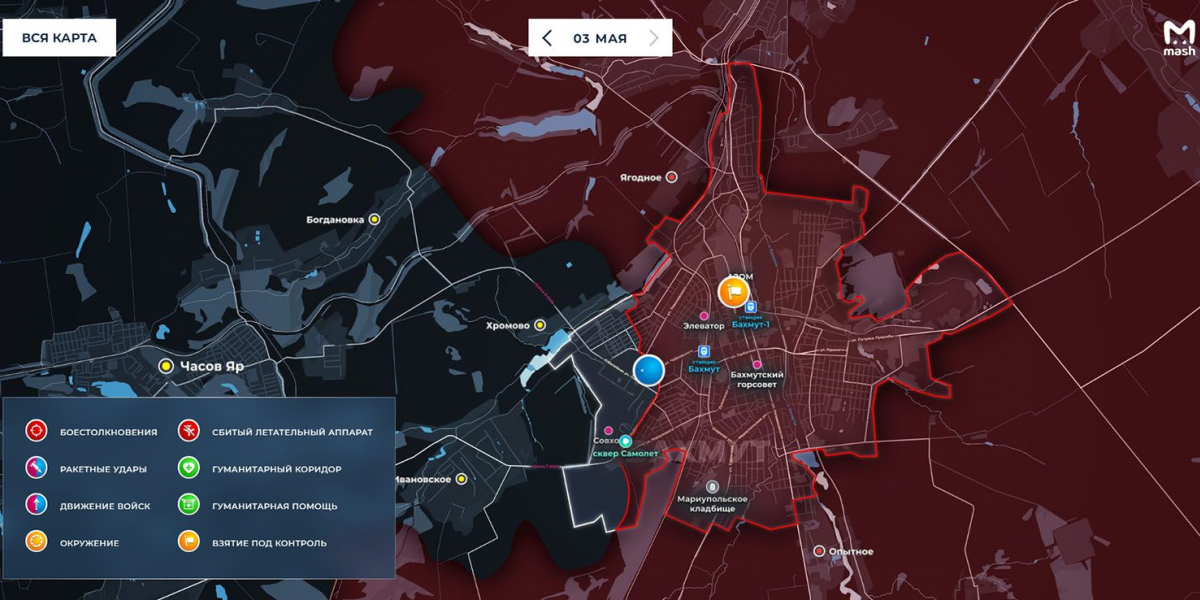Select the сквер Самолет marker

click(626, 441)
